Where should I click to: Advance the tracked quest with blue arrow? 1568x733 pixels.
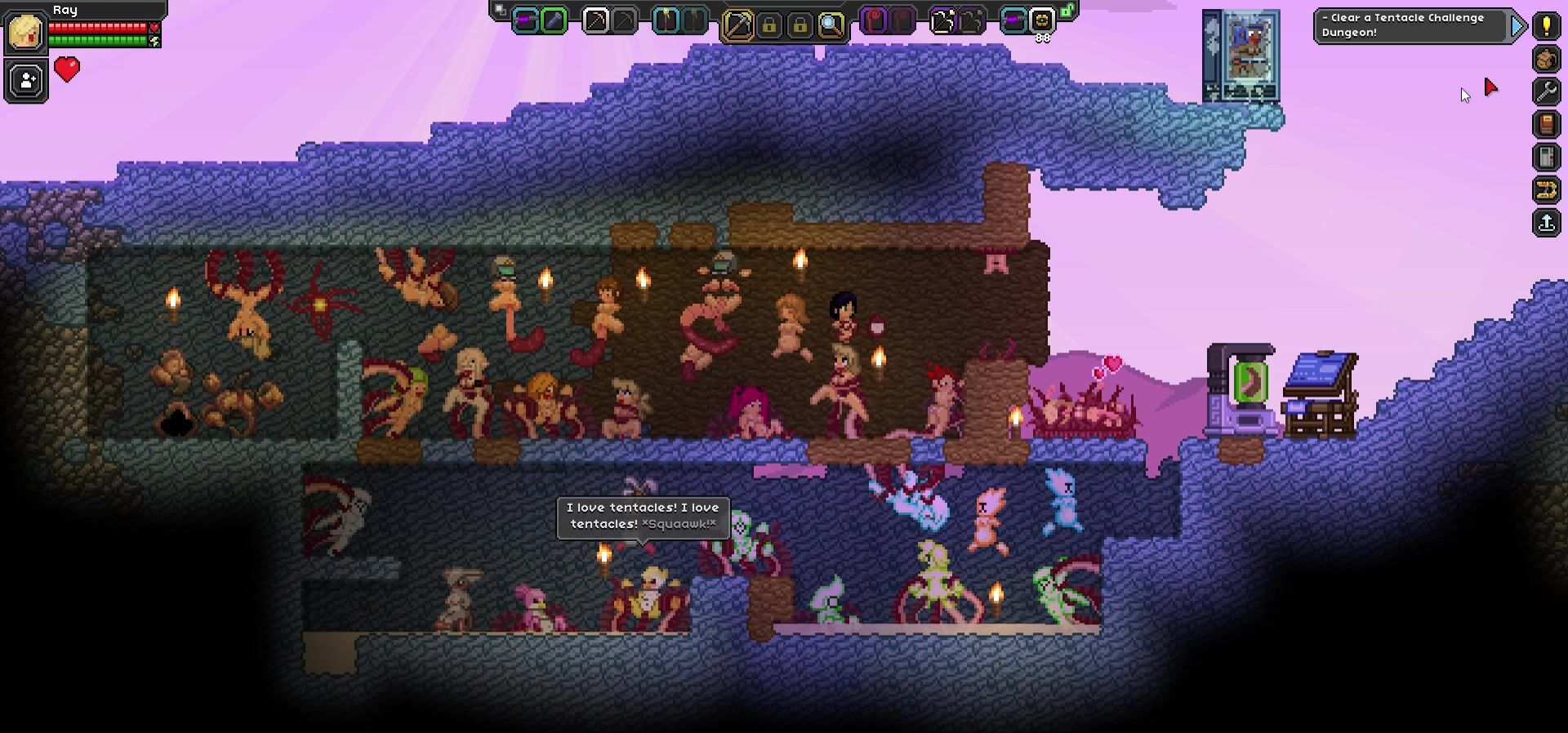click(1517, 26)
